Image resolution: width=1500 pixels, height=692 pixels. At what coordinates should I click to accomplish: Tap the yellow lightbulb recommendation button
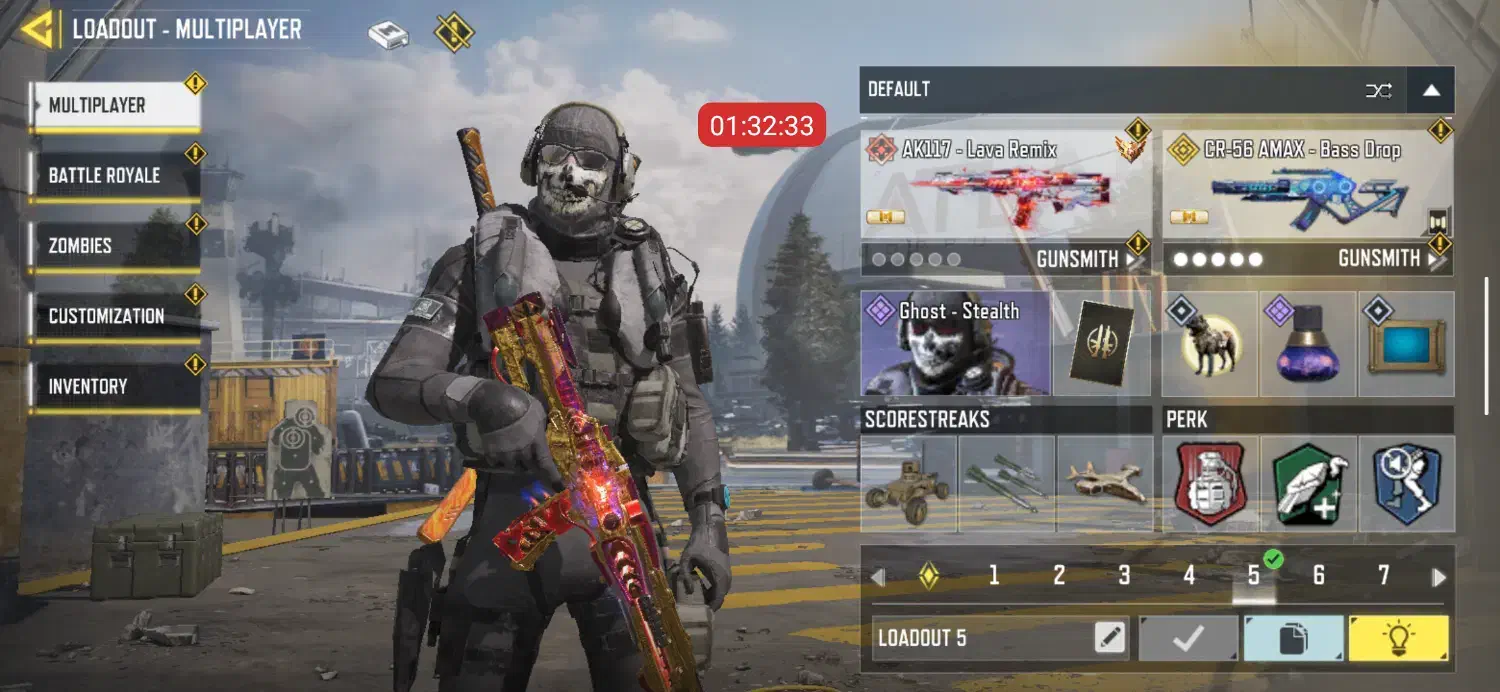pyautogui.click(x=1398, y=638)
